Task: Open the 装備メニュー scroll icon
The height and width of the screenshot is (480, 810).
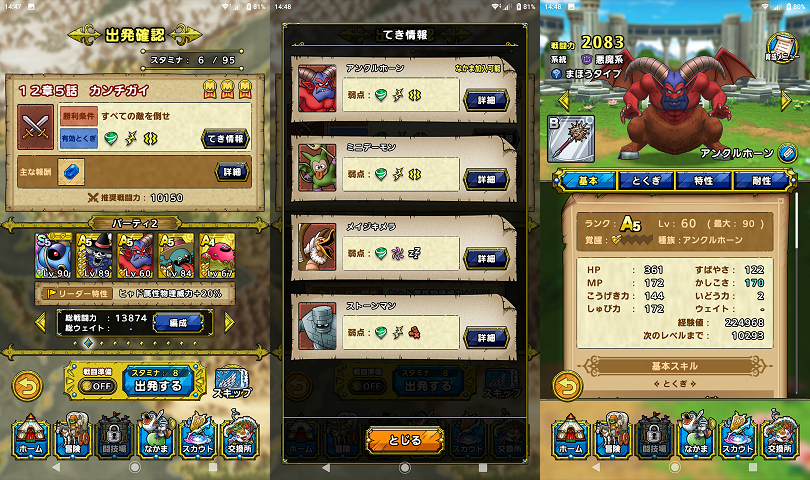Action: 783,46
